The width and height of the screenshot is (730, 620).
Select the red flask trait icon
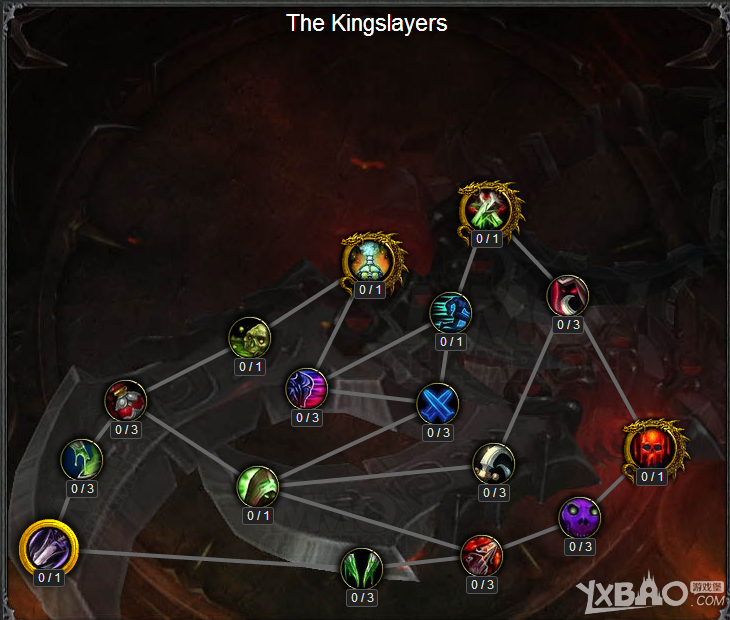pyautogui.click(x=126, y=400)
